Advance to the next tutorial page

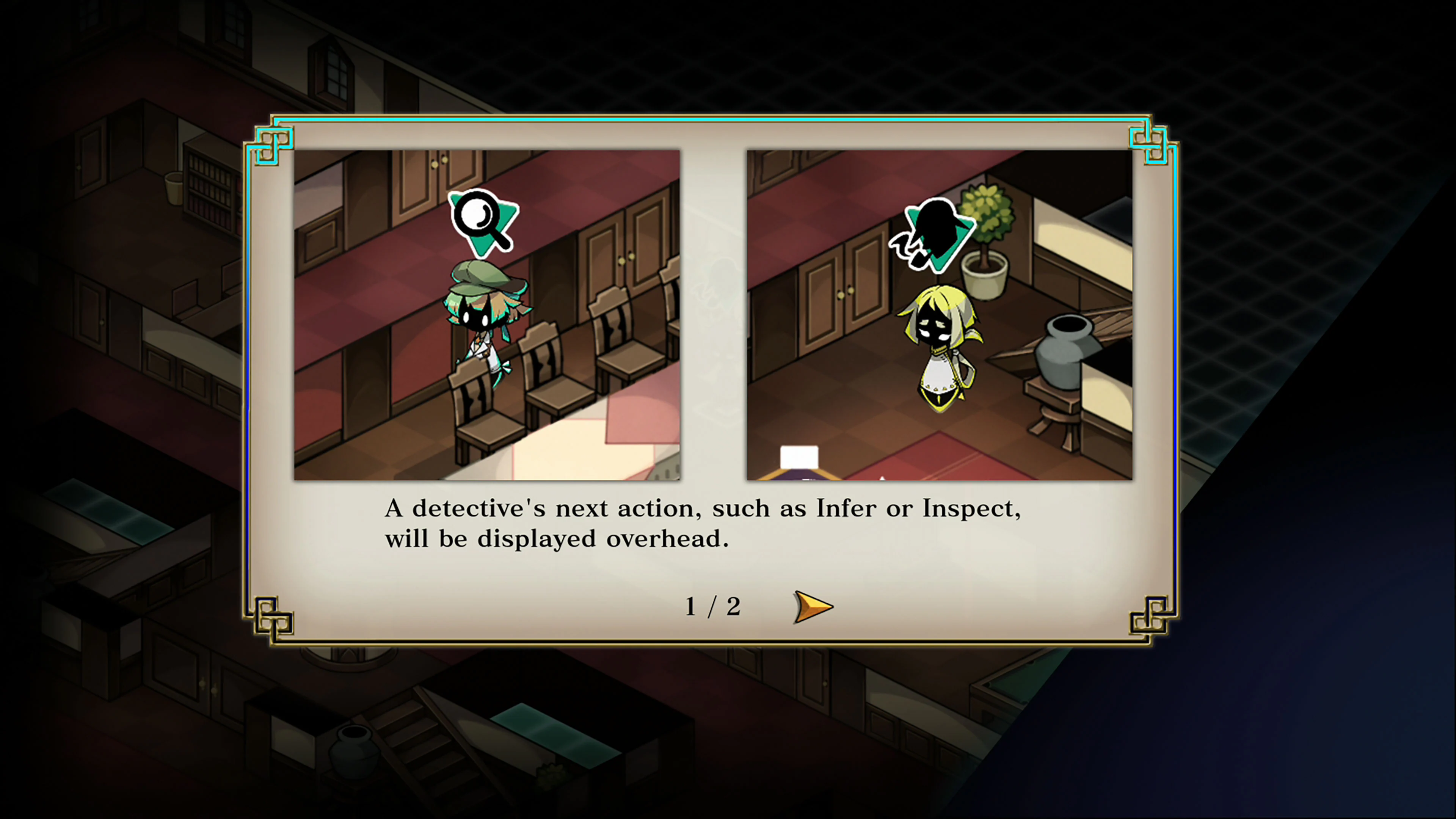pos(812,607)
